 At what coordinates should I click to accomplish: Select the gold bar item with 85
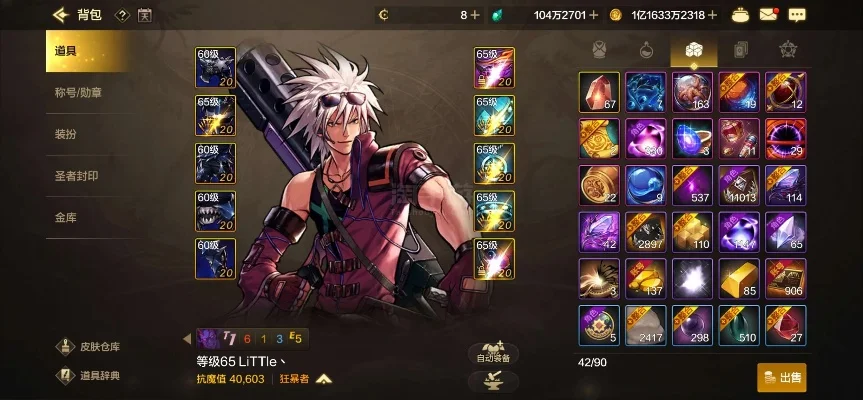coord(739,277)
